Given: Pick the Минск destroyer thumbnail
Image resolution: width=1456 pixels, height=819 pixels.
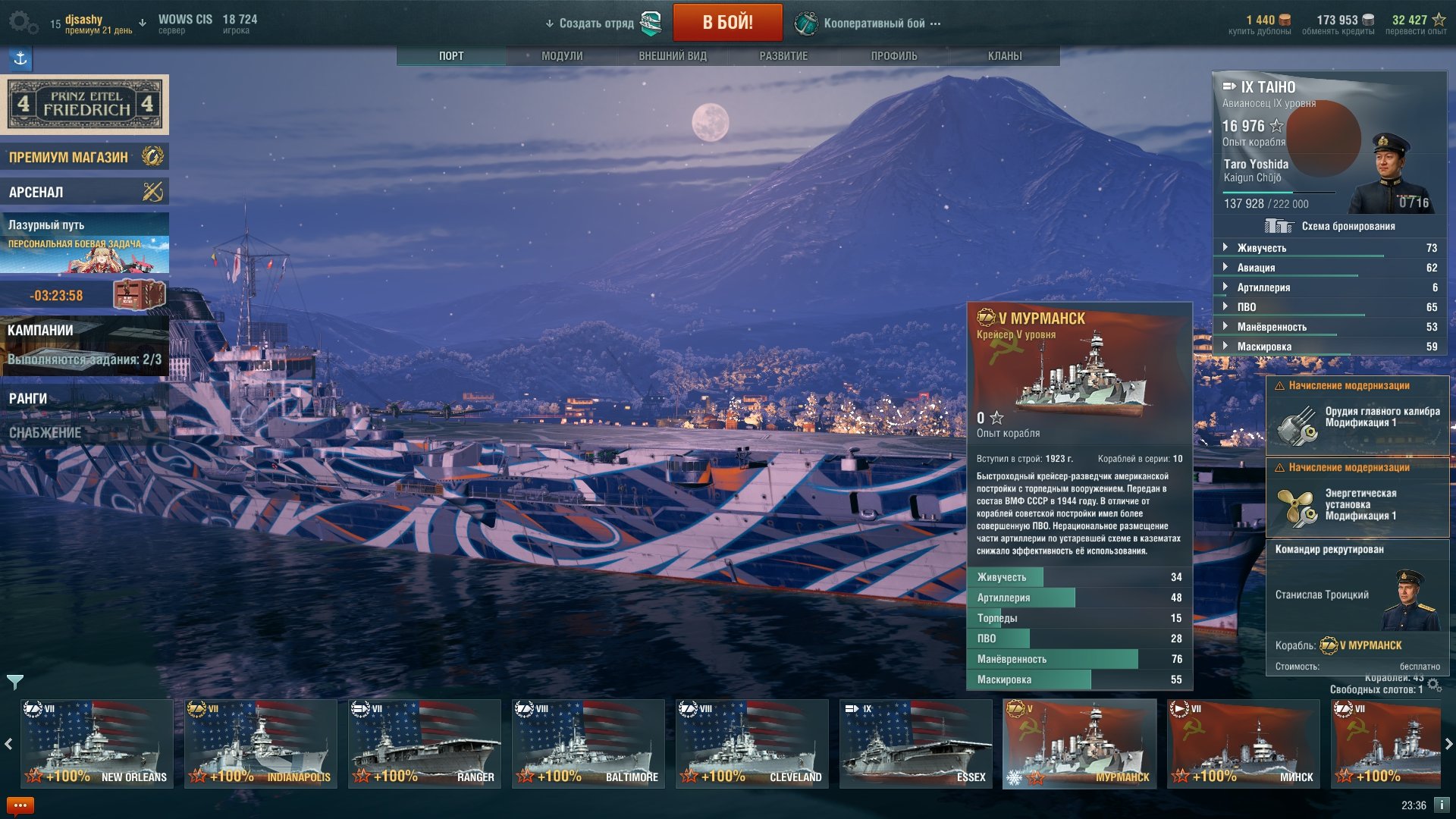Looking at the screenshot, I should click(1244, 744).
